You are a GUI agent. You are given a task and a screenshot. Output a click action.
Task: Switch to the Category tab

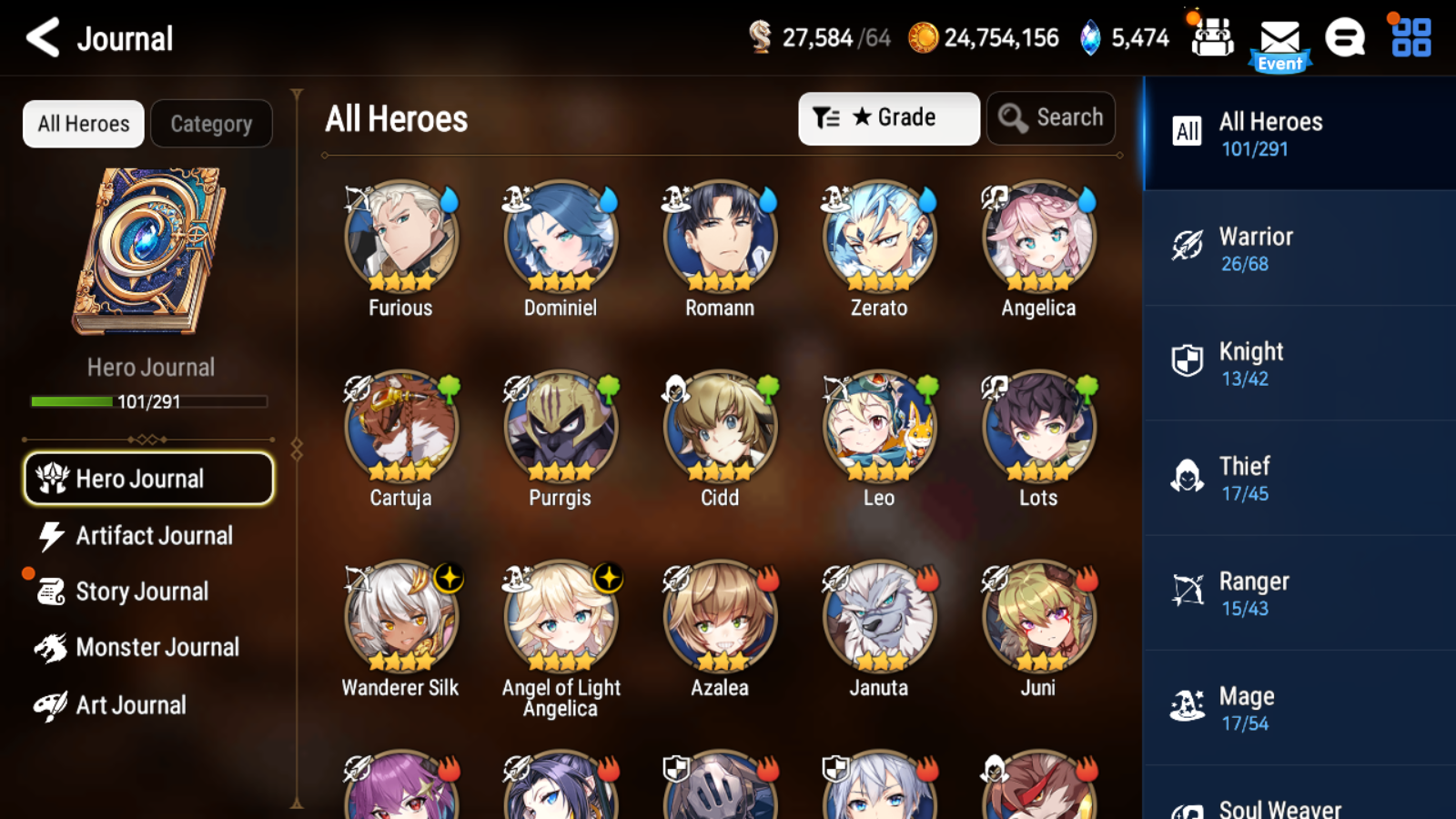[212, 123]
